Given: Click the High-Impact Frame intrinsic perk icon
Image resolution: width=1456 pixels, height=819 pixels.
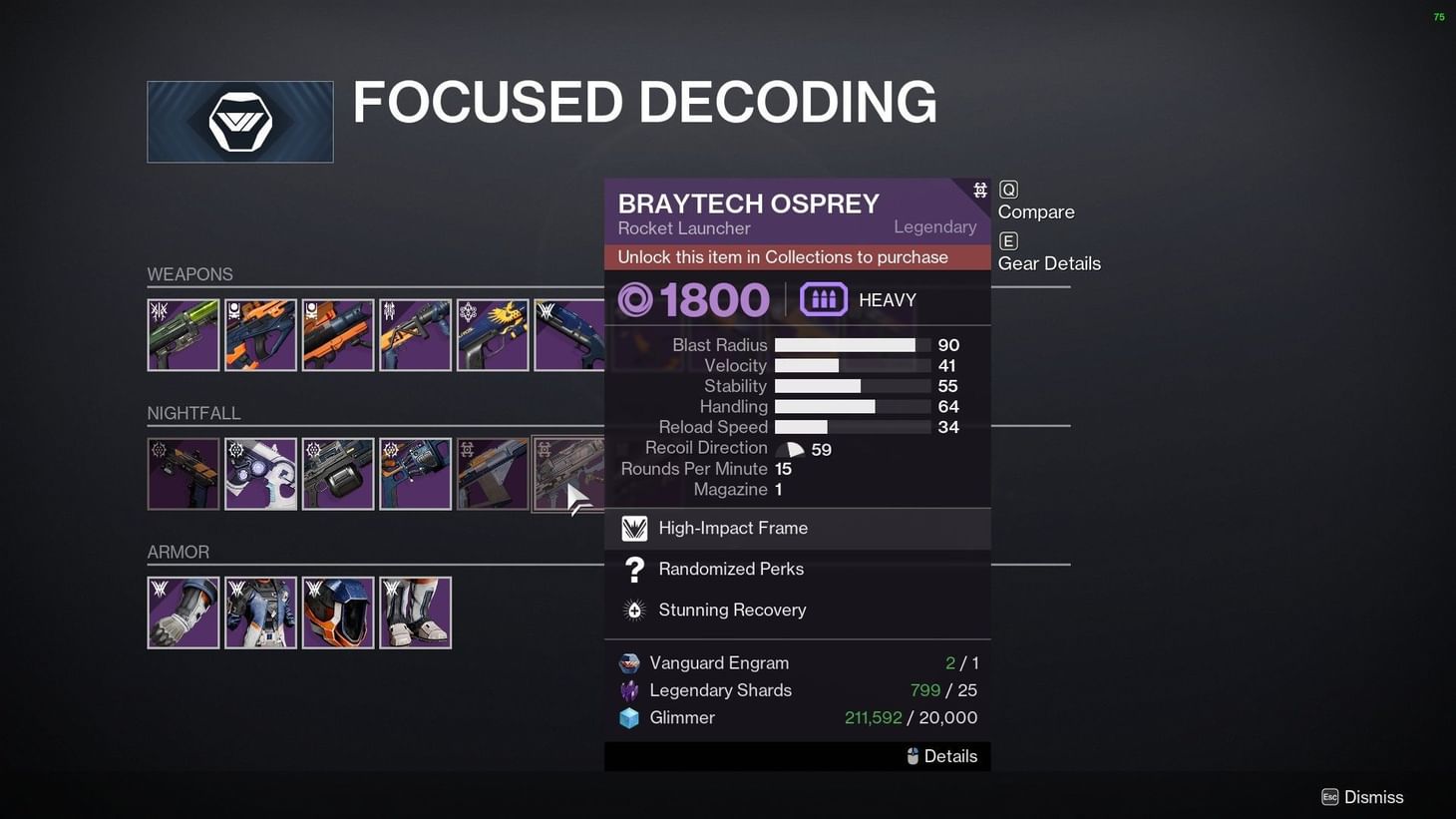Looking at the screenshot, I should [x=634, y=528].
